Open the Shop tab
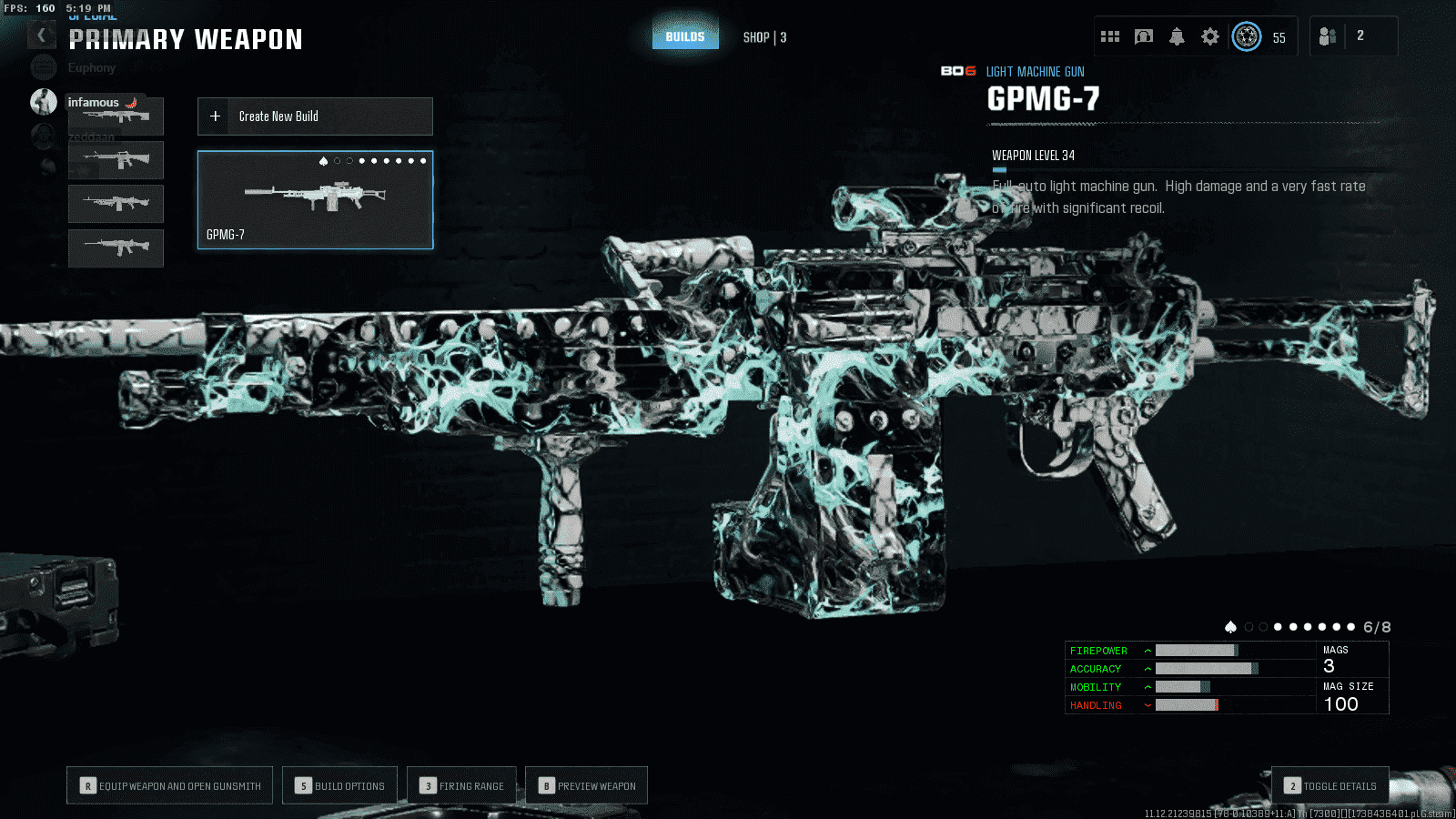Image resolution: width=1456 pixels, height=819 pixels. tap(764, 37)
